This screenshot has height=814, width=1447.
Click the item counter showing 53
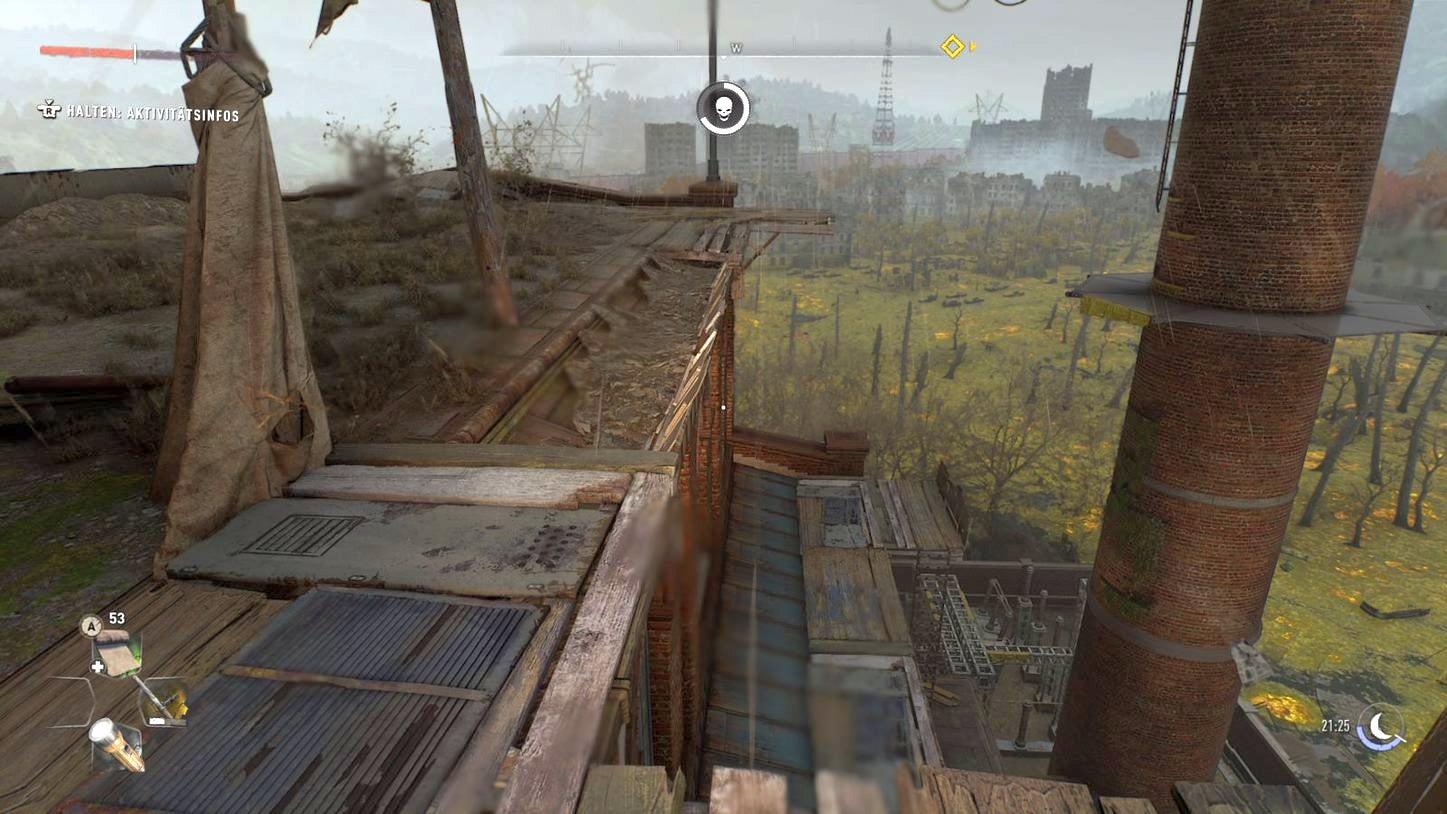pos(116,620)
